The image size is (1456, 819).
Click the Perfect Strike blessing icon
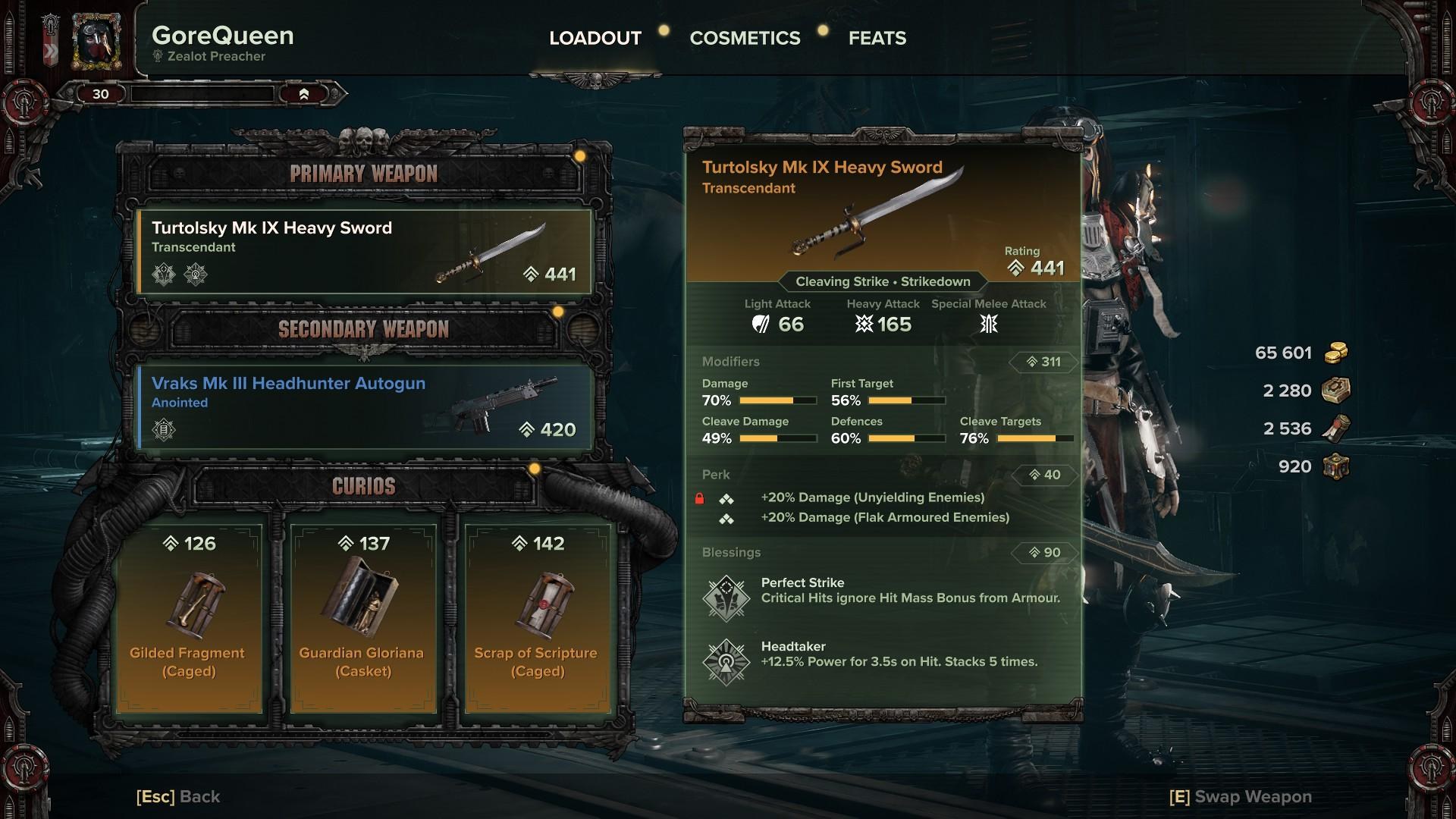[x=726, y=598]
